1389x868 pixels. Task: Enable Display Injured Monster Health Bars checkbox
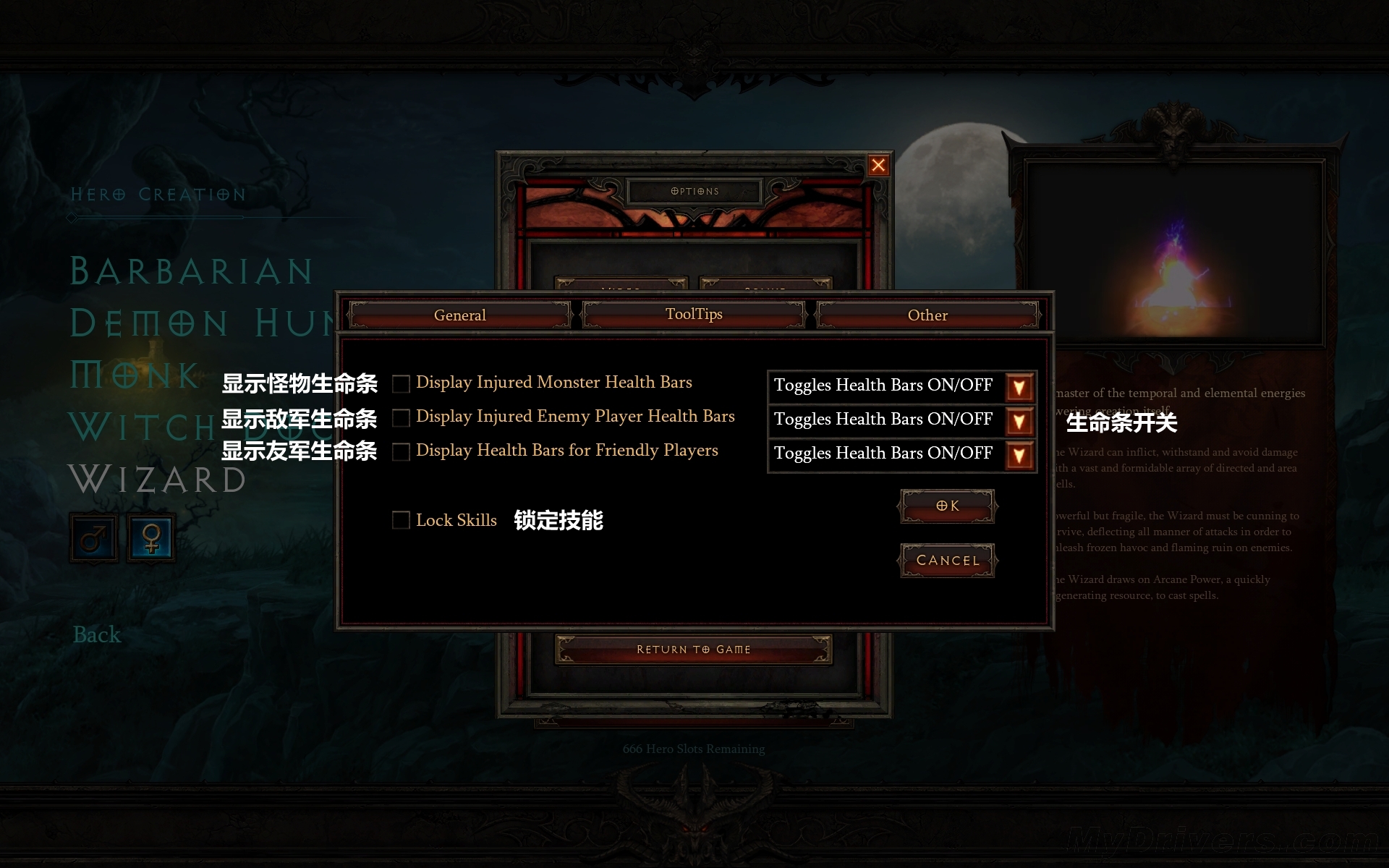point(401,383)
